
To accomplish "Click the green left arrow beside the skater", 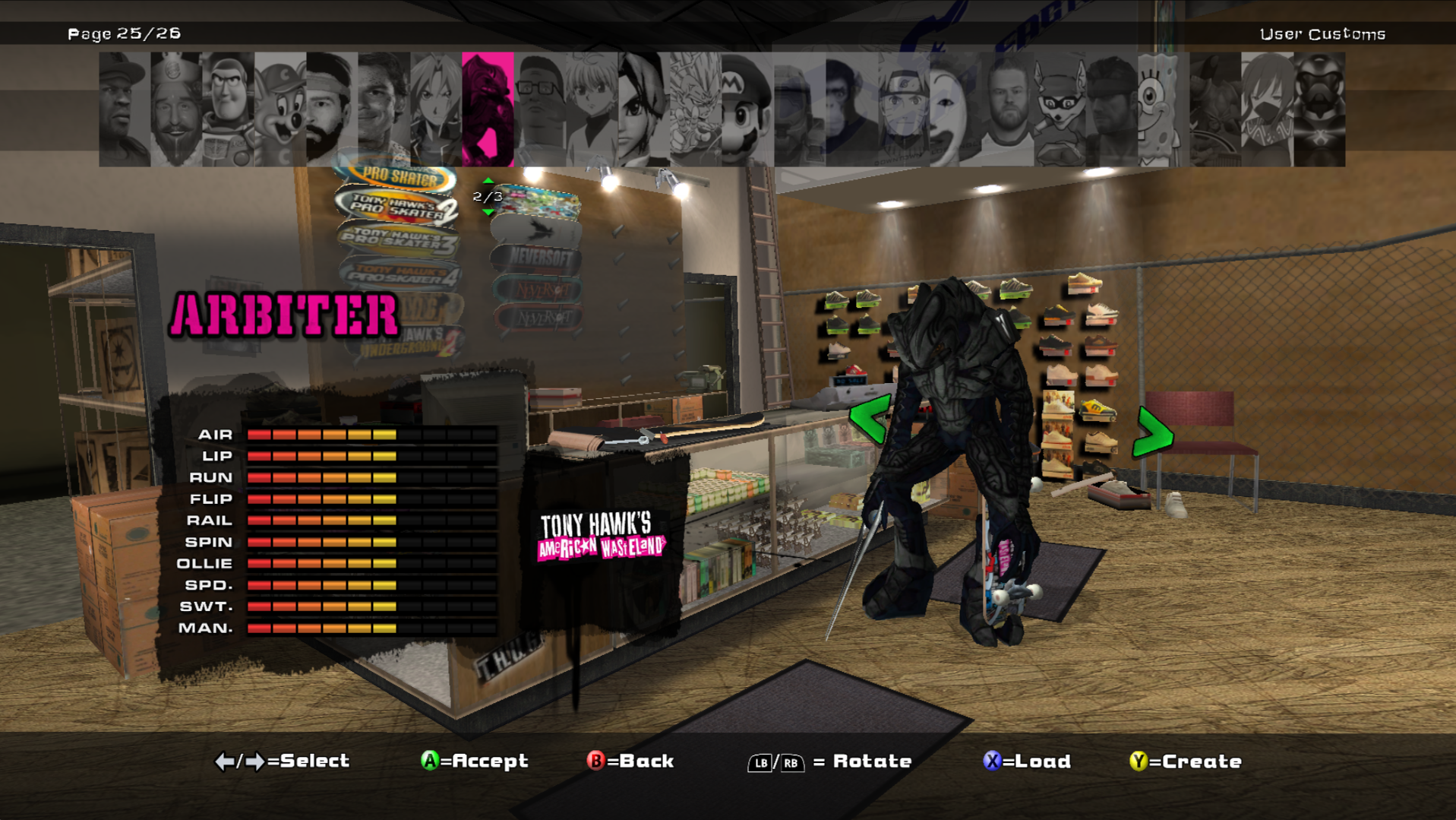I will [x=870, y=419].
